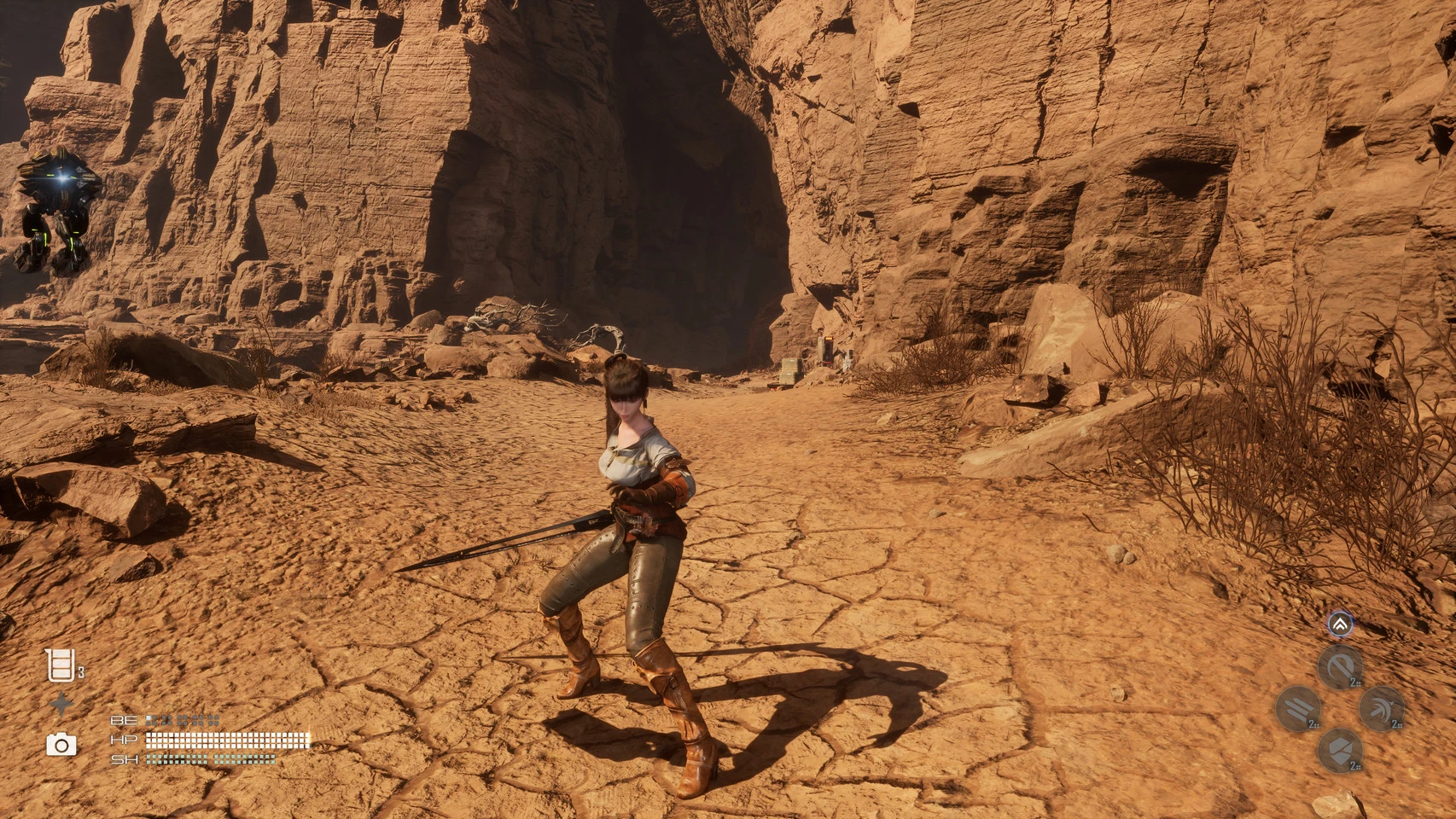Open photo mode with the camera icon
This screenshot has width=1456, height=819.
click(61, 745)
